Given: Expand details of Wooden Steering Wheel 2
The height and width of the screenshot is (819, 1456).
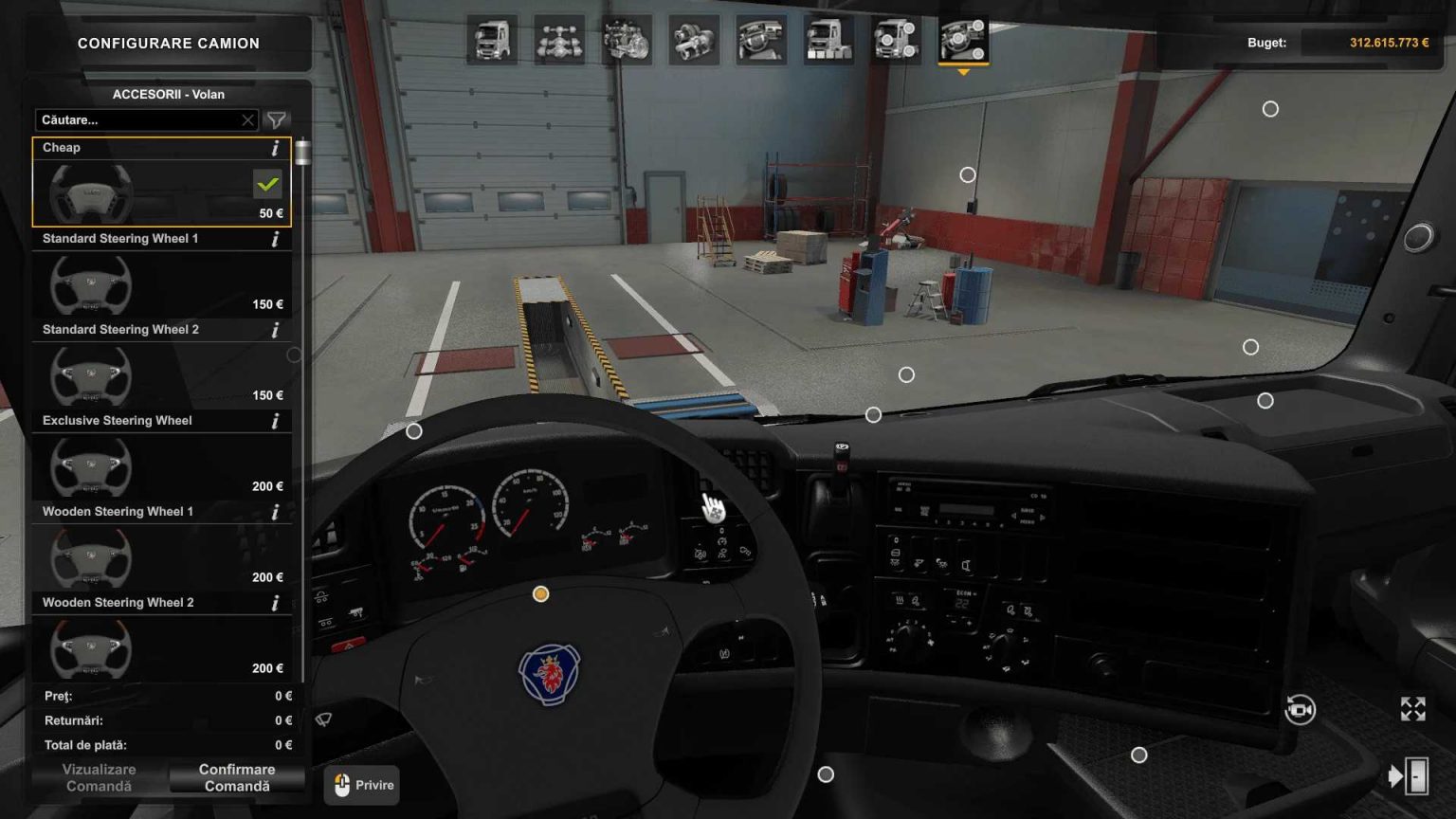Looking at the screenshot, I should (275, 603).
